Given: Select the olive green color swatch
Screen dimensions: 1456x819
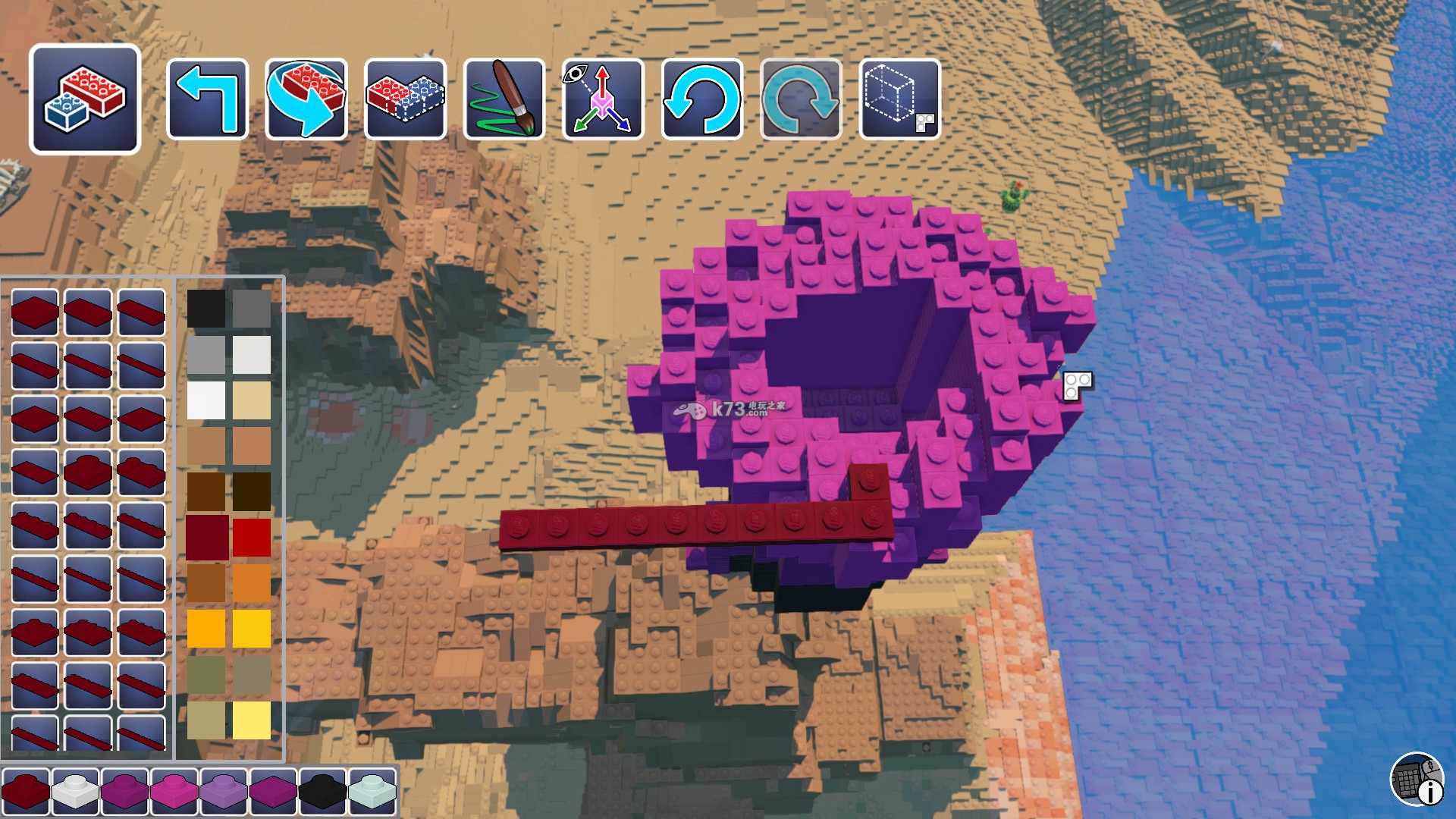Looking at the screenshot, I should 206,674.
